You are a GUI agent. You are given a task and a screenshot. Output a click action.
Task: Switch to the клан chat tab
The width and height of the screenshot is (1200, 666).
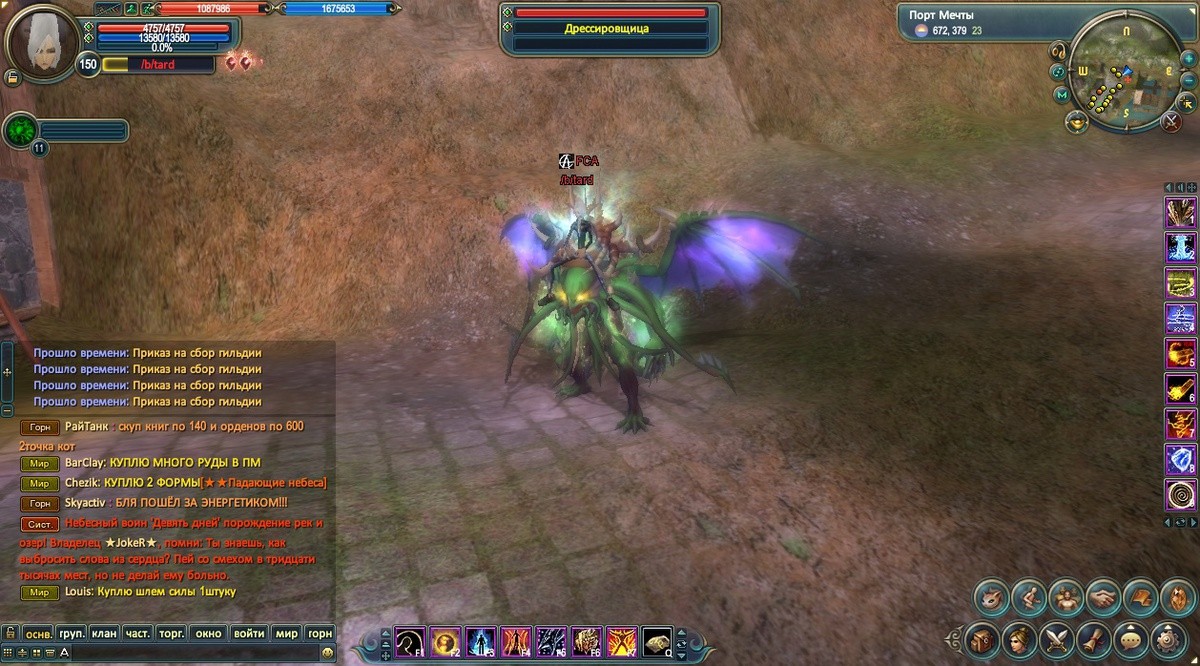(104, 633)
